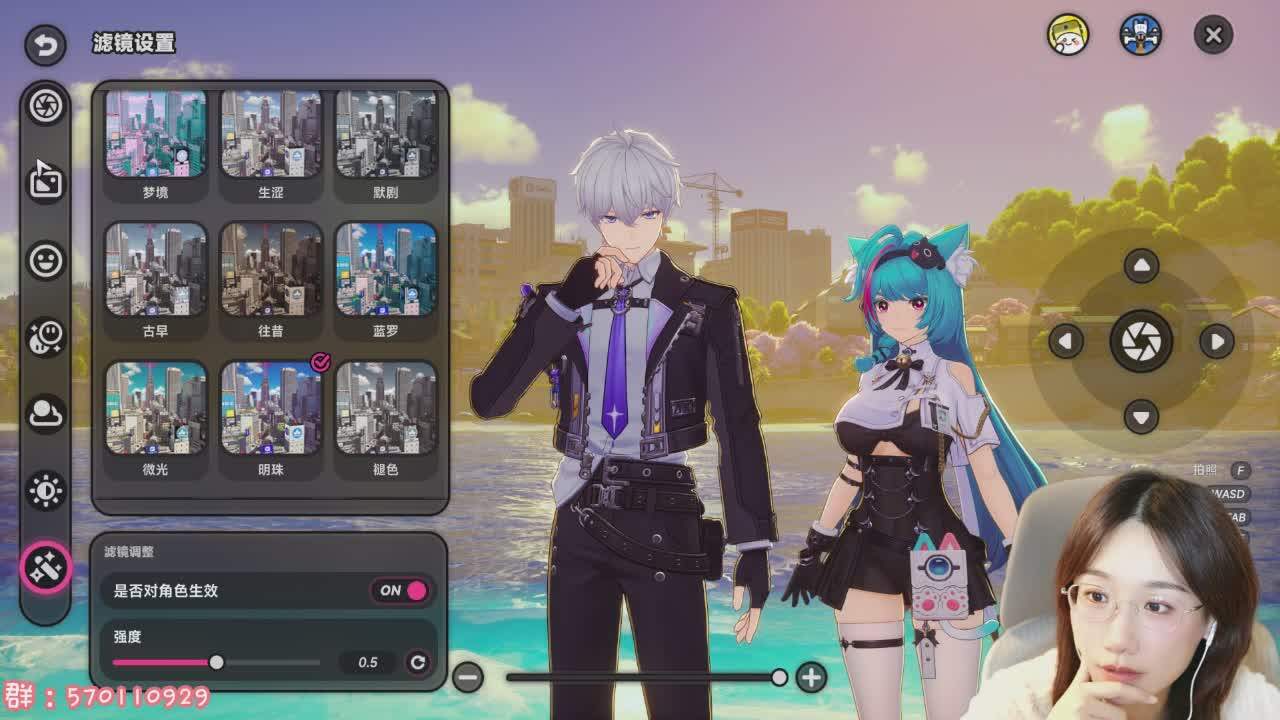Image resolution: width=1280 pixels, height=720 pixels.
Task: Reset the filter intensity value
Action: pyautogui.click(x=418, y=662)
